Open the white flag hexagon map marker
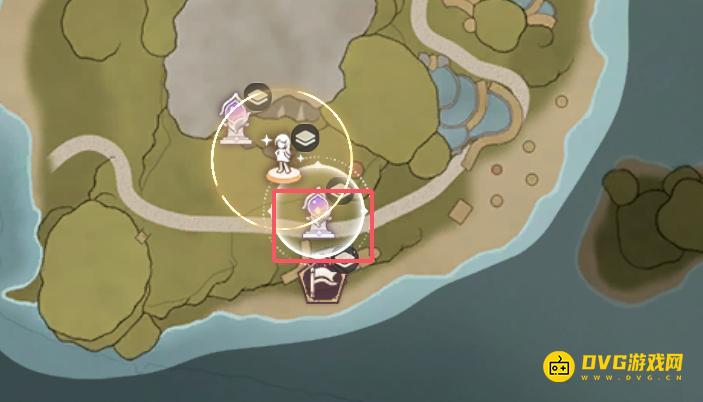703x402 pixels. [322, 281]
